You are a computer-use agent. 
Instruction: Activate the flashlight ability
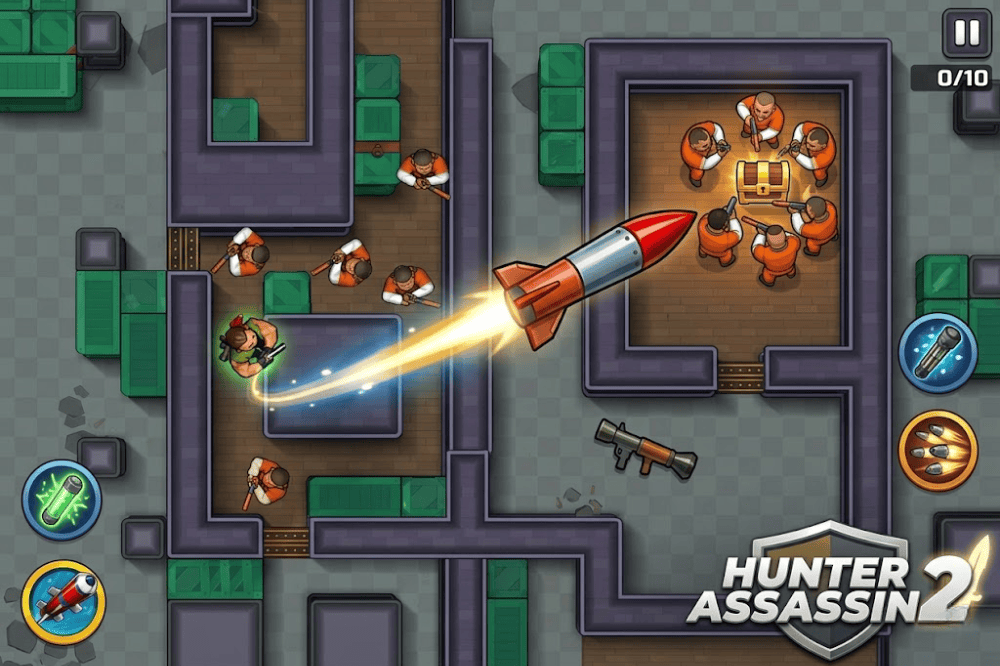click(937, 353)
